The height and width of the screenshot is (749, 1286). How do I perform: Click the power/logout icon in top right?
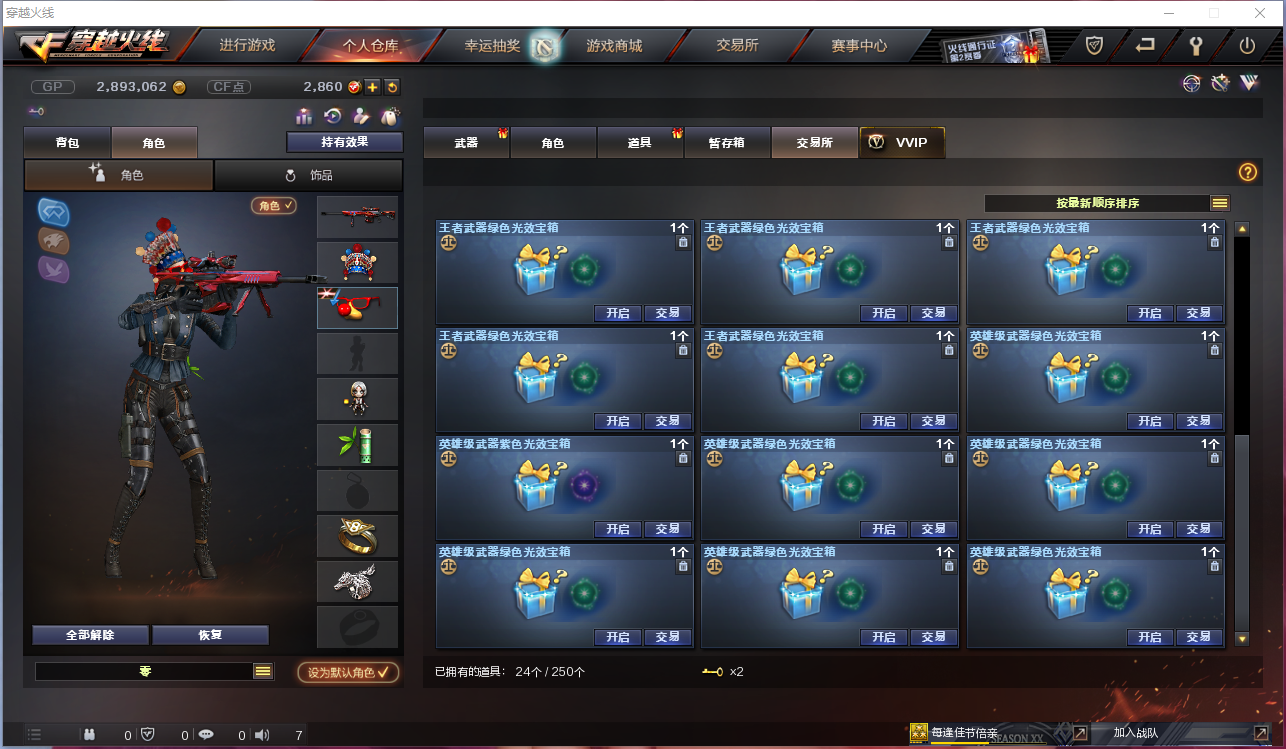pos(1249,45)
